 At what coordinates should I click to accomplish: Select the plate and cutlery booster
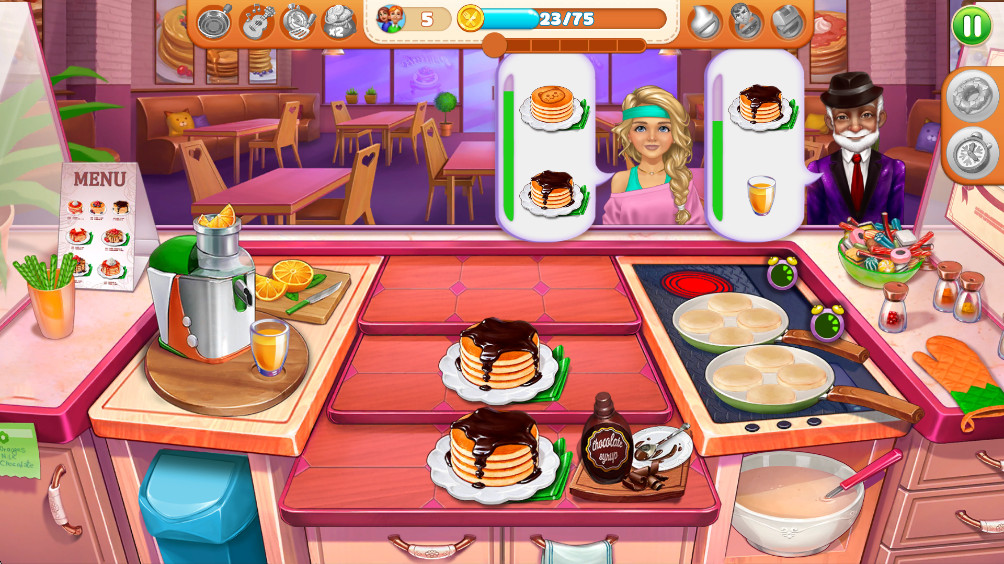point(298,21)
